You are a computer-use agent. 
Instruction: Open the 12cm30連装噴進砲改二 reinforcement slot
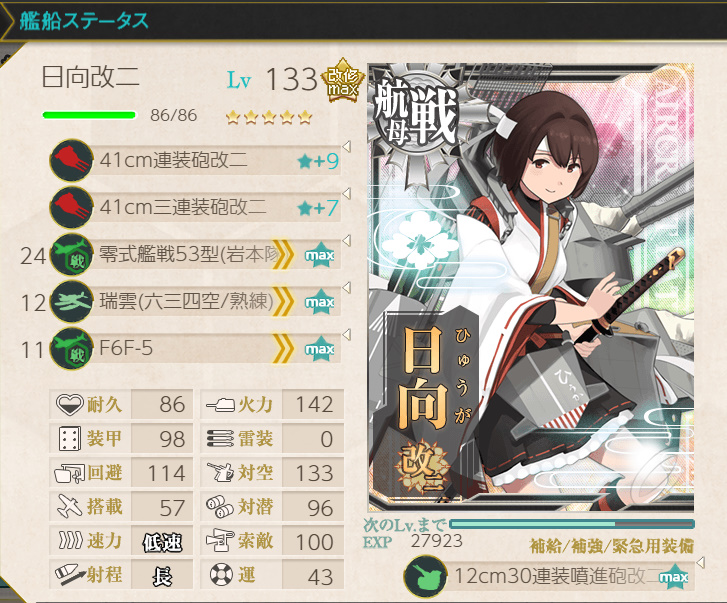pos(550,578)
